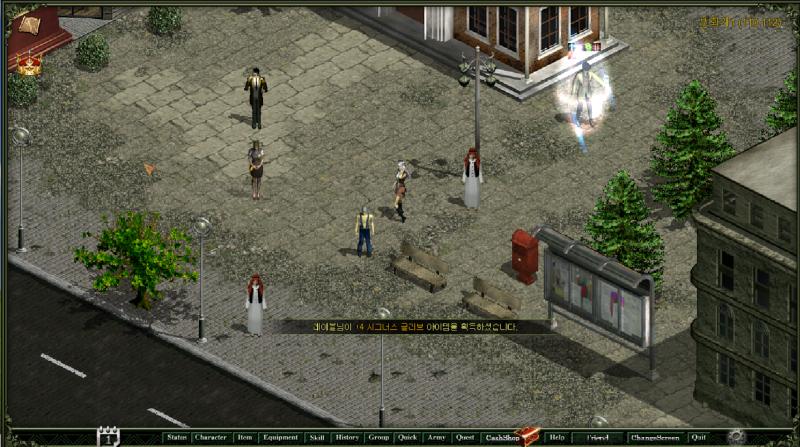800x447 pixels.
Task: Open the Status window
Action: click(177, 437)
